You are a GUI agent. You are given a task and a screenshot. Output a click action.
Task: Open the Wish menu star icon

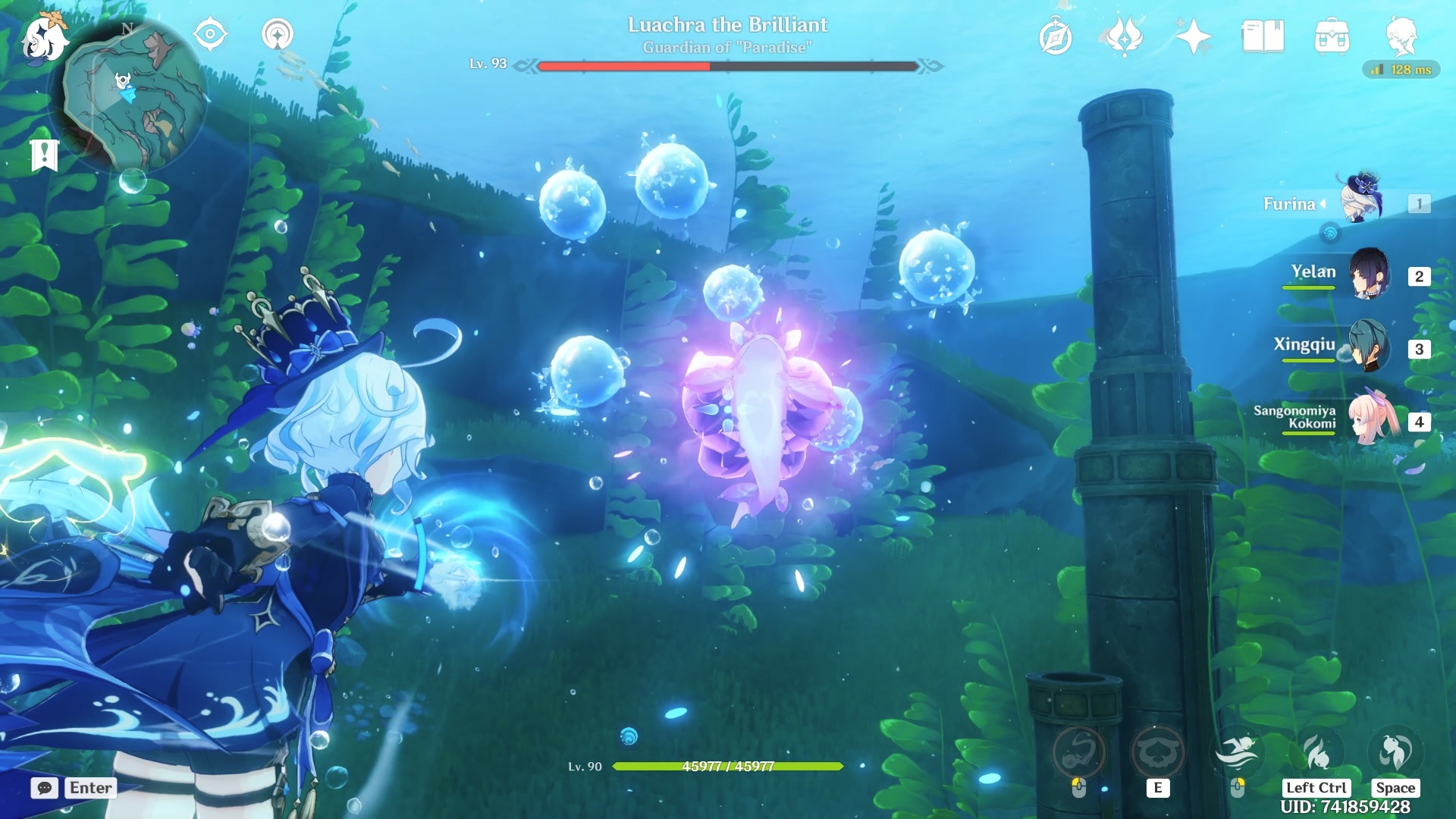pyautogui.click(x=1191, y=34)
